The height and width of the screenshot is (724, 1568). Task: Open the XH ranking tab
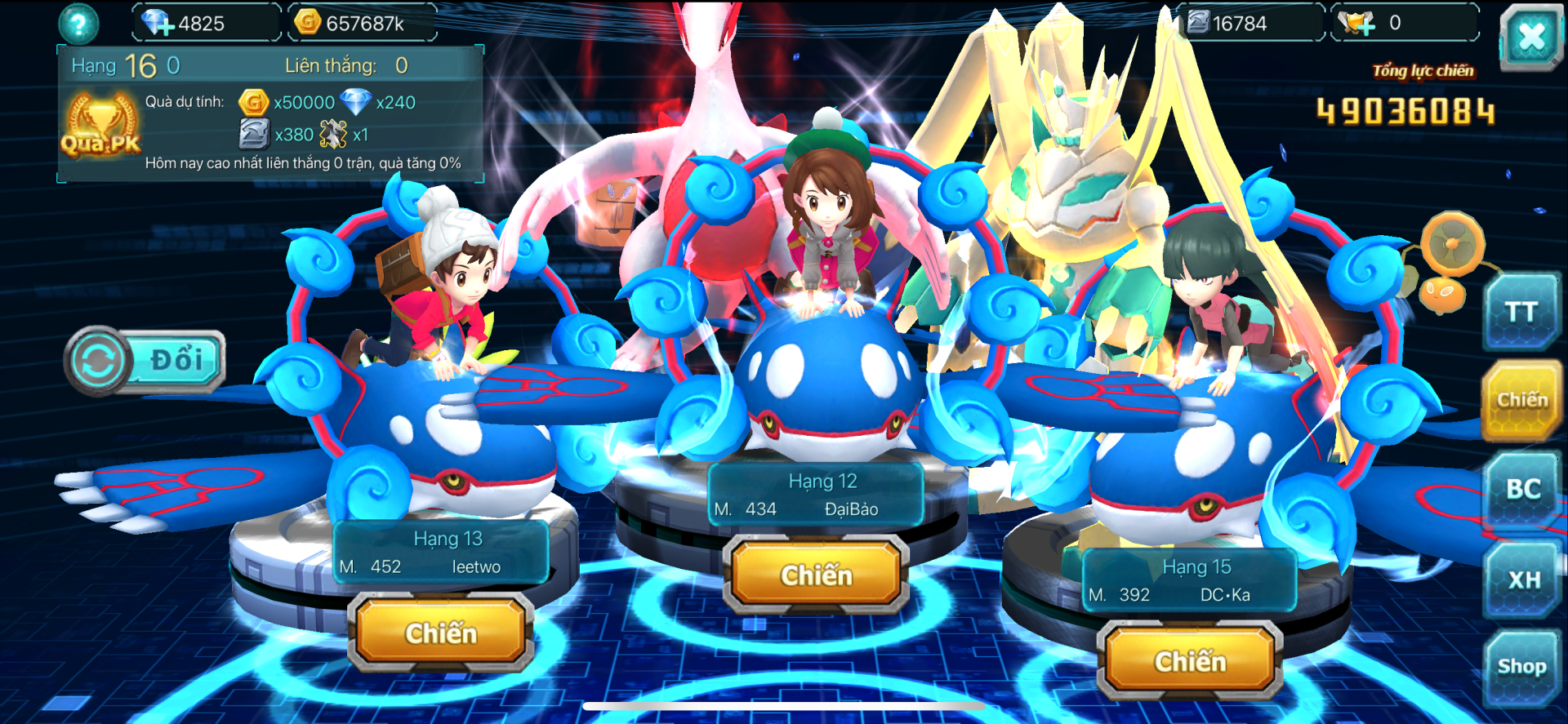coord(1524,580)
